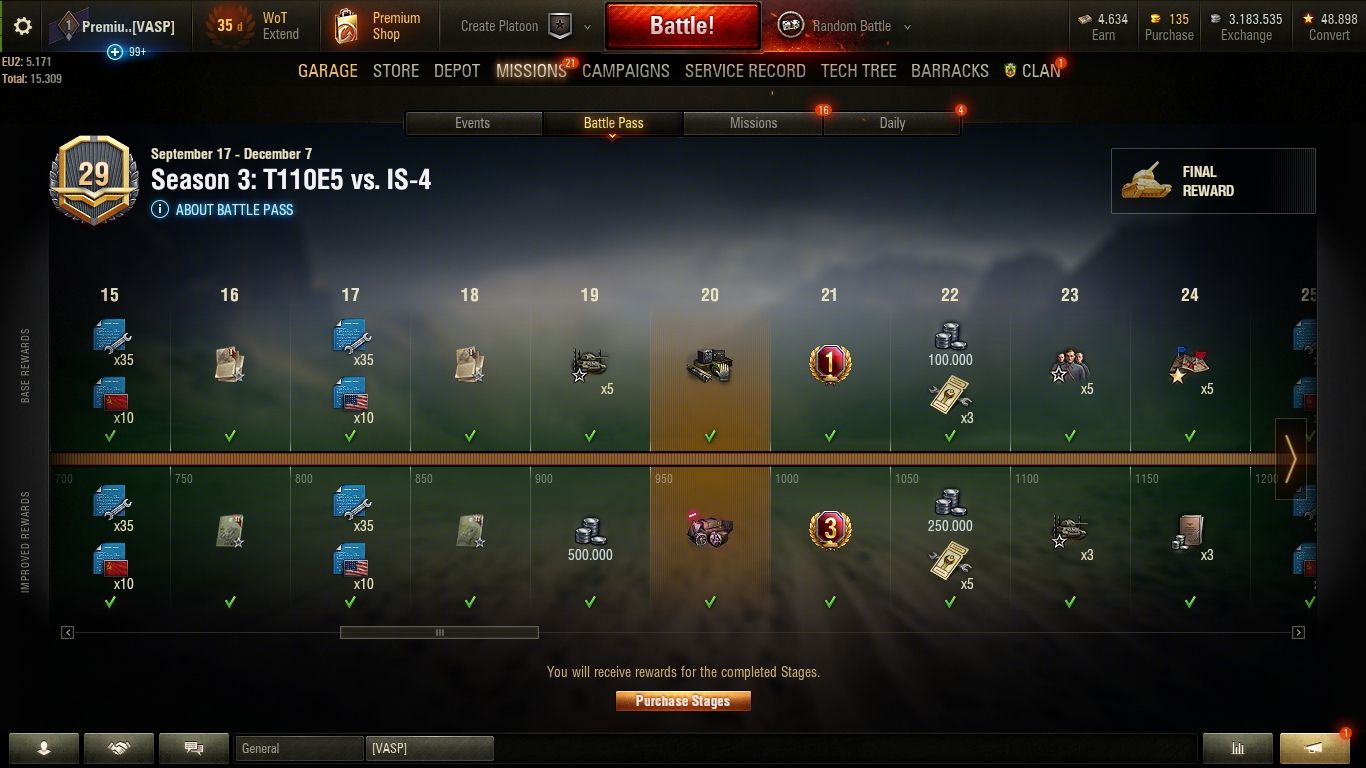The image size is (1366, 768).
Task: Open the ABOUT BATTLE PASS link
Action: (x=221, y=210)
